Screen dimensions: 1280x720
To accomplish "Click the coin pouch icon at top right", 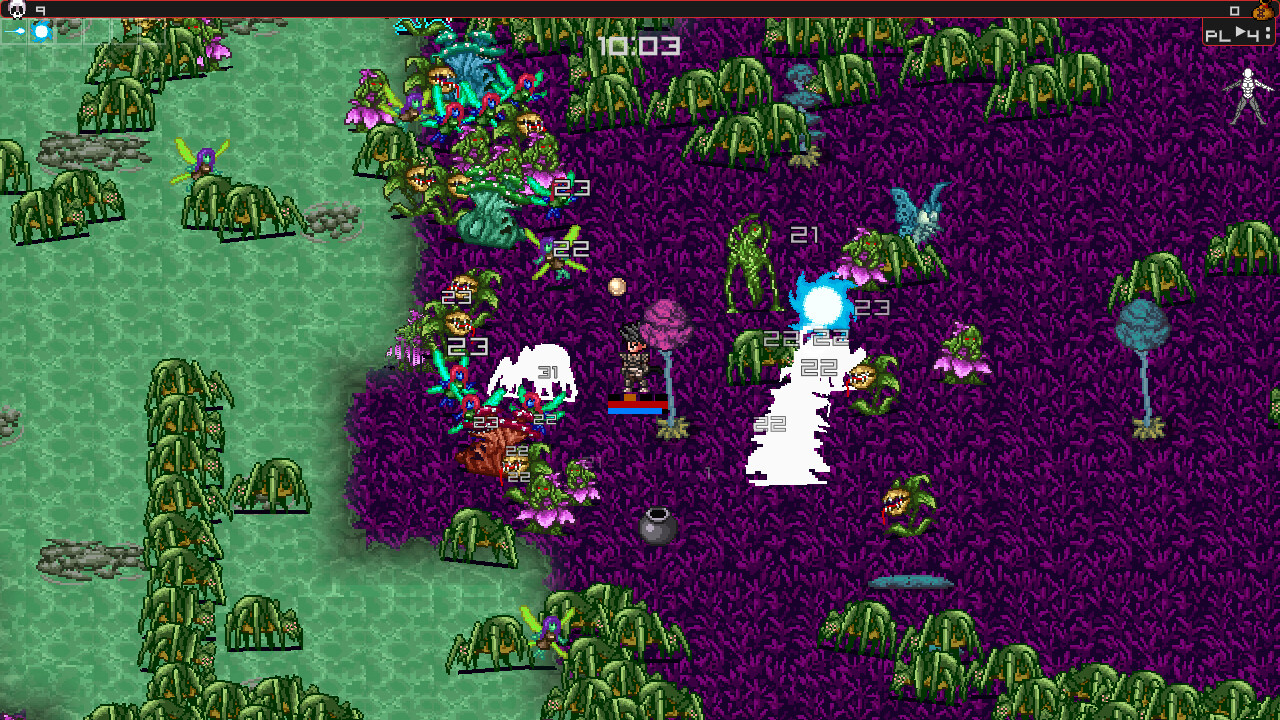I will (x=1263, y=12).
